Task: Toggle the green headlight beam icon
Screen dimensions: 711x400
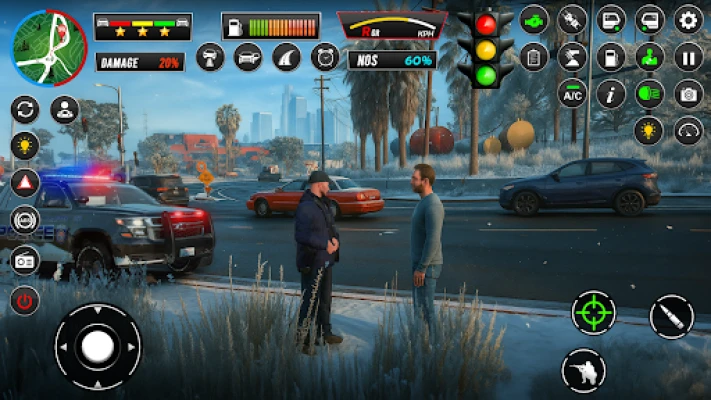Action: click(x=649, y=94)
